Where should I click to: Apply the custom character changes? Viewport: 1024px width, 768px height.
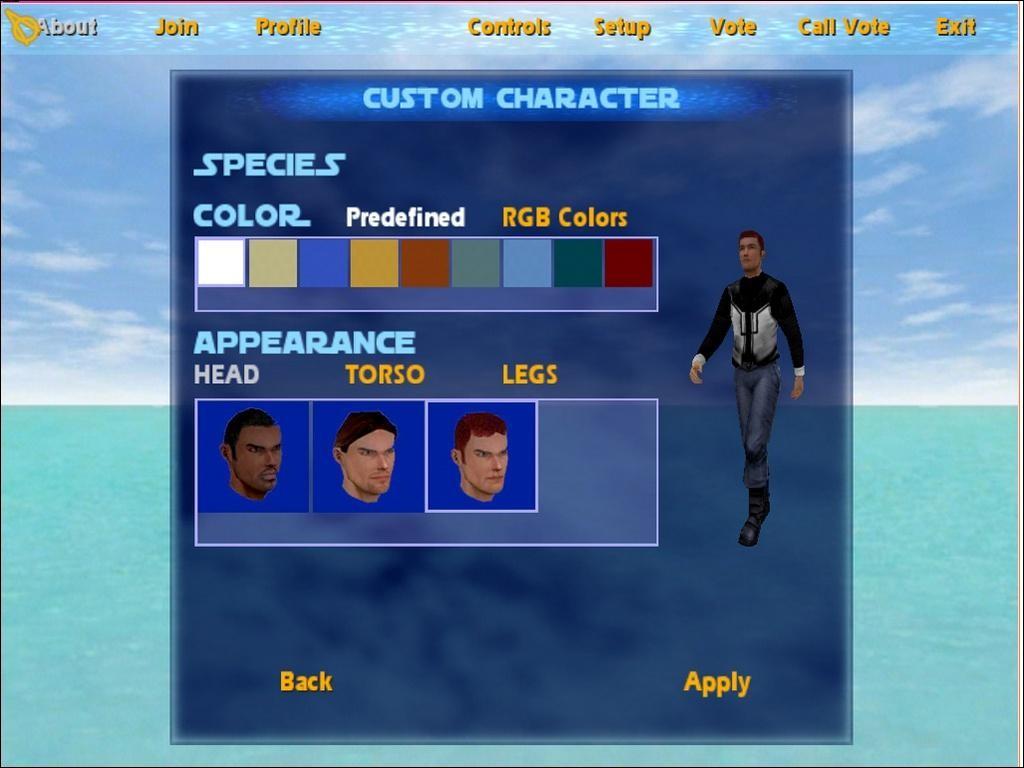coord(717,683)
